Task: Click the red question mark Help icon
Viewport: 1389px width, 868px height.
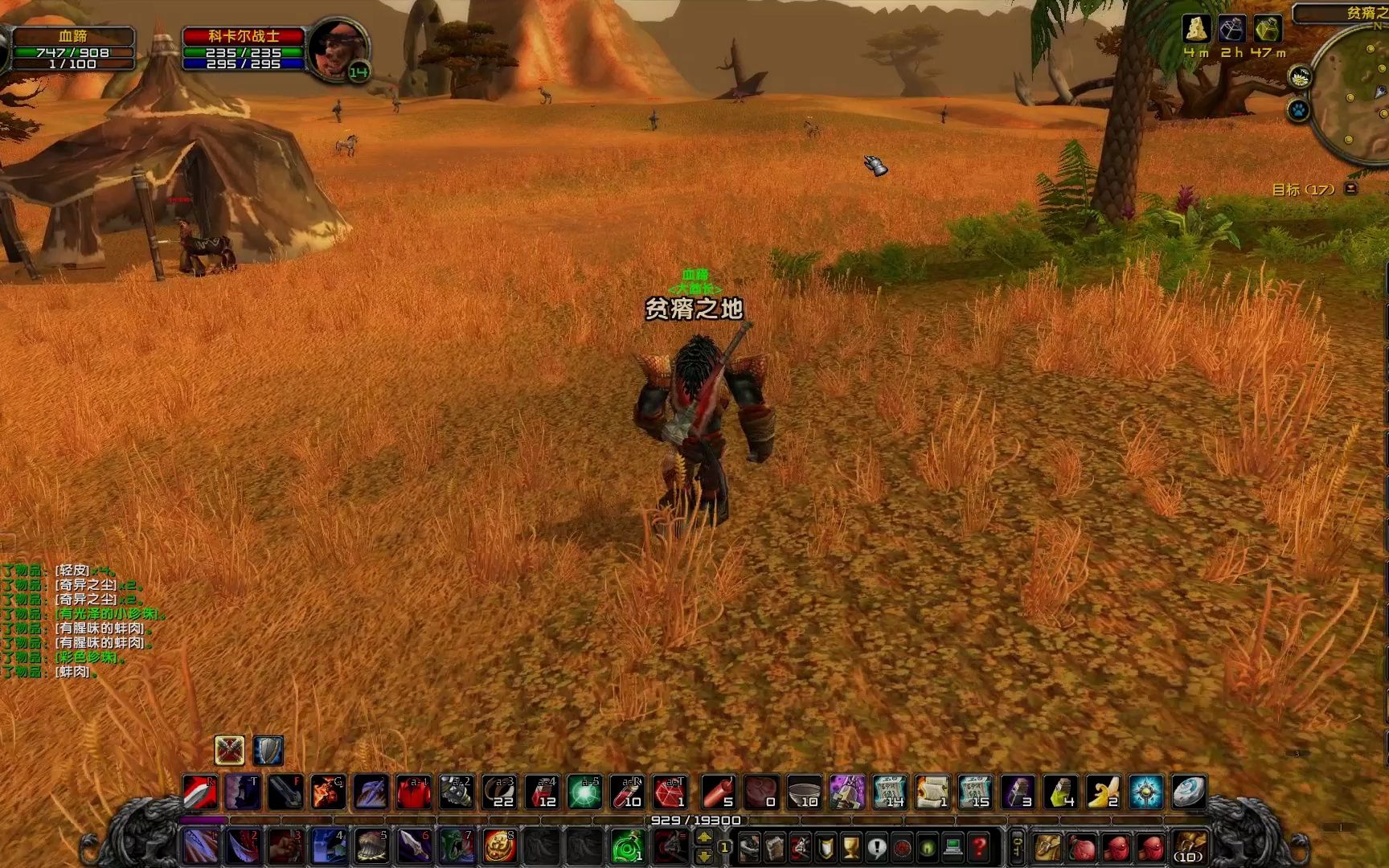Action: pos(979,849)
